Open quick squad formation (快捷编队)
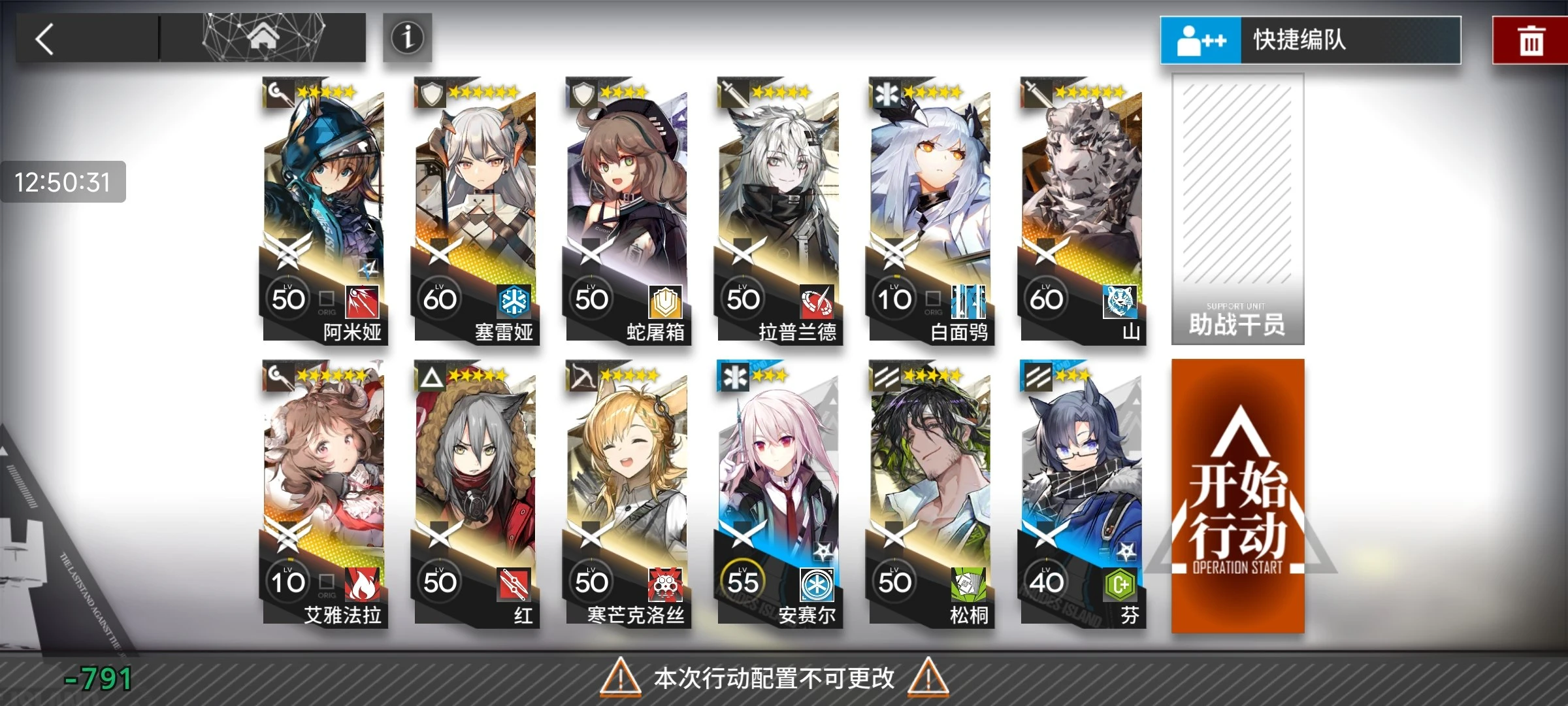Screen dimensions: 1568x706 1310,40
